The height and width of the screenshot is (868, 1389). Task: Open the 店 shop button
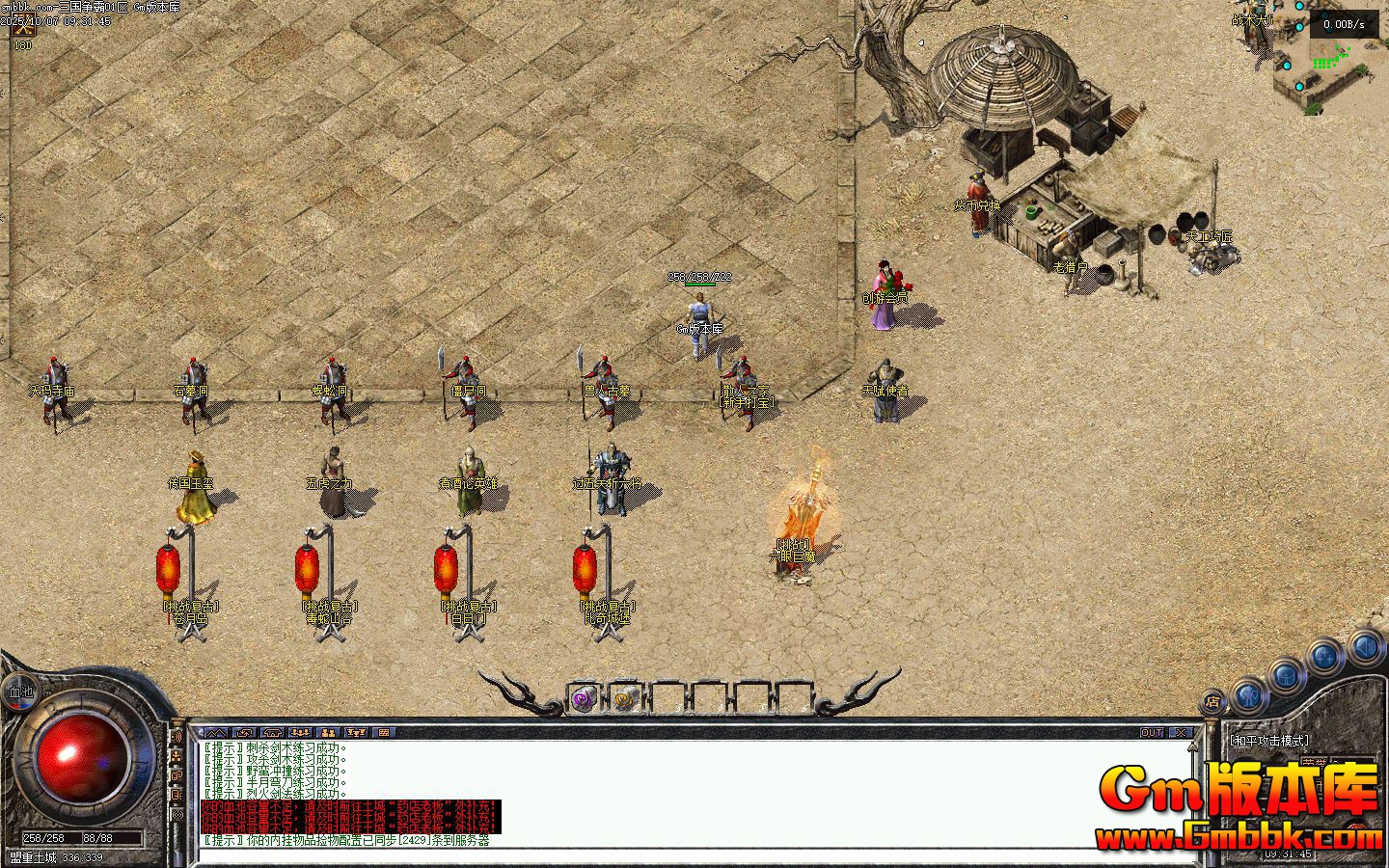(x=1212, y=702)
